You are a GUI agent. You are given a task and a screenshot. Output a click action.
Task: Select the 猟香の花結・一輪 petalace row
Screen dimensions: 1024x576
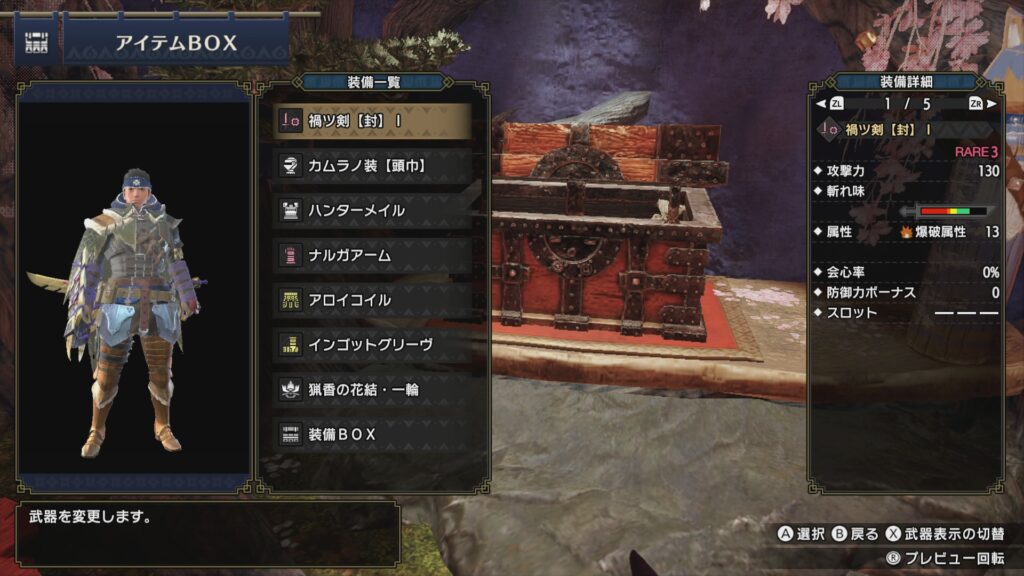point(371,390)
